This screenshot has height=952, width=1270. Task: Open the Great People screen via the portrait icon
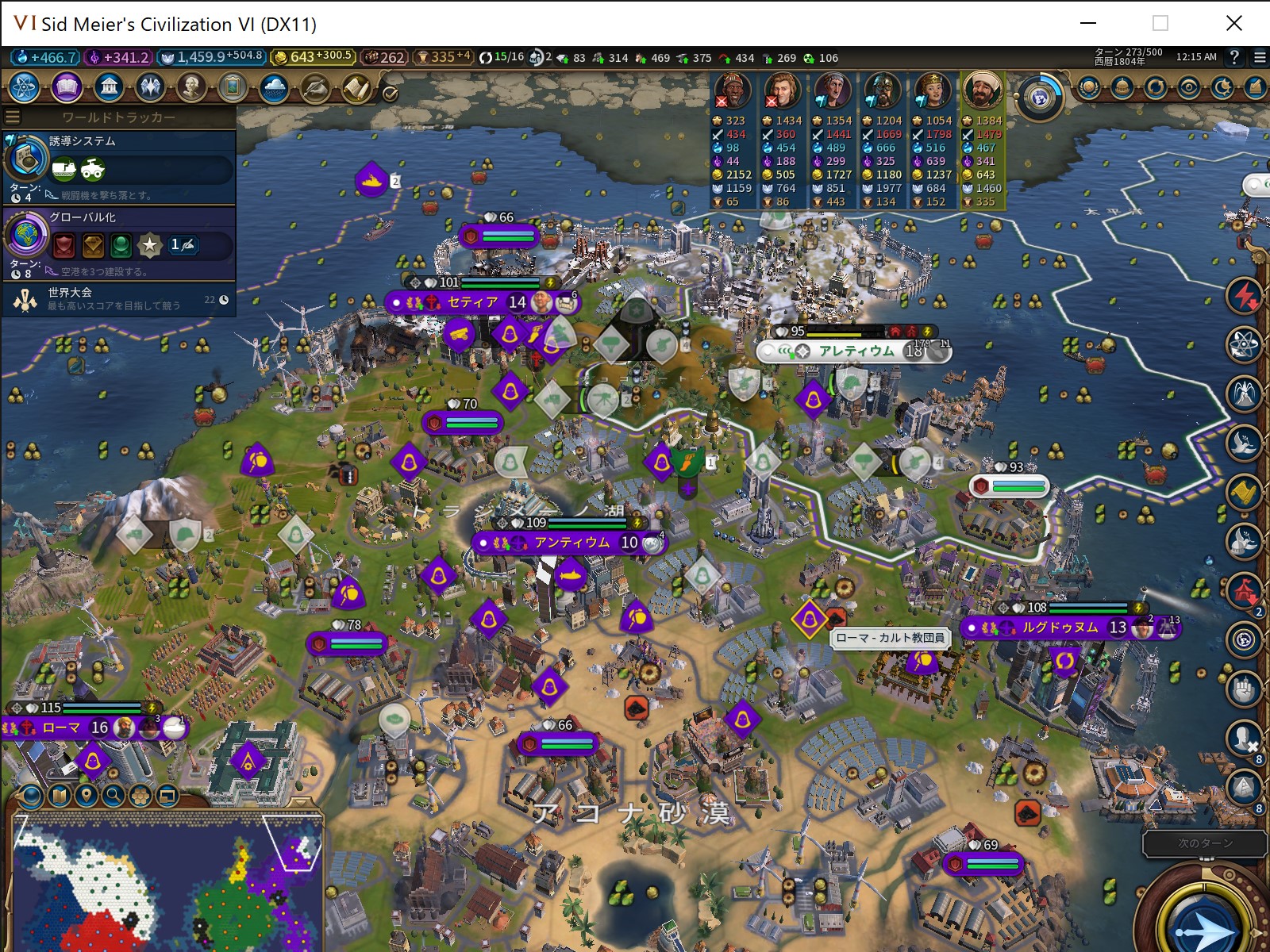tap(193, 88)
